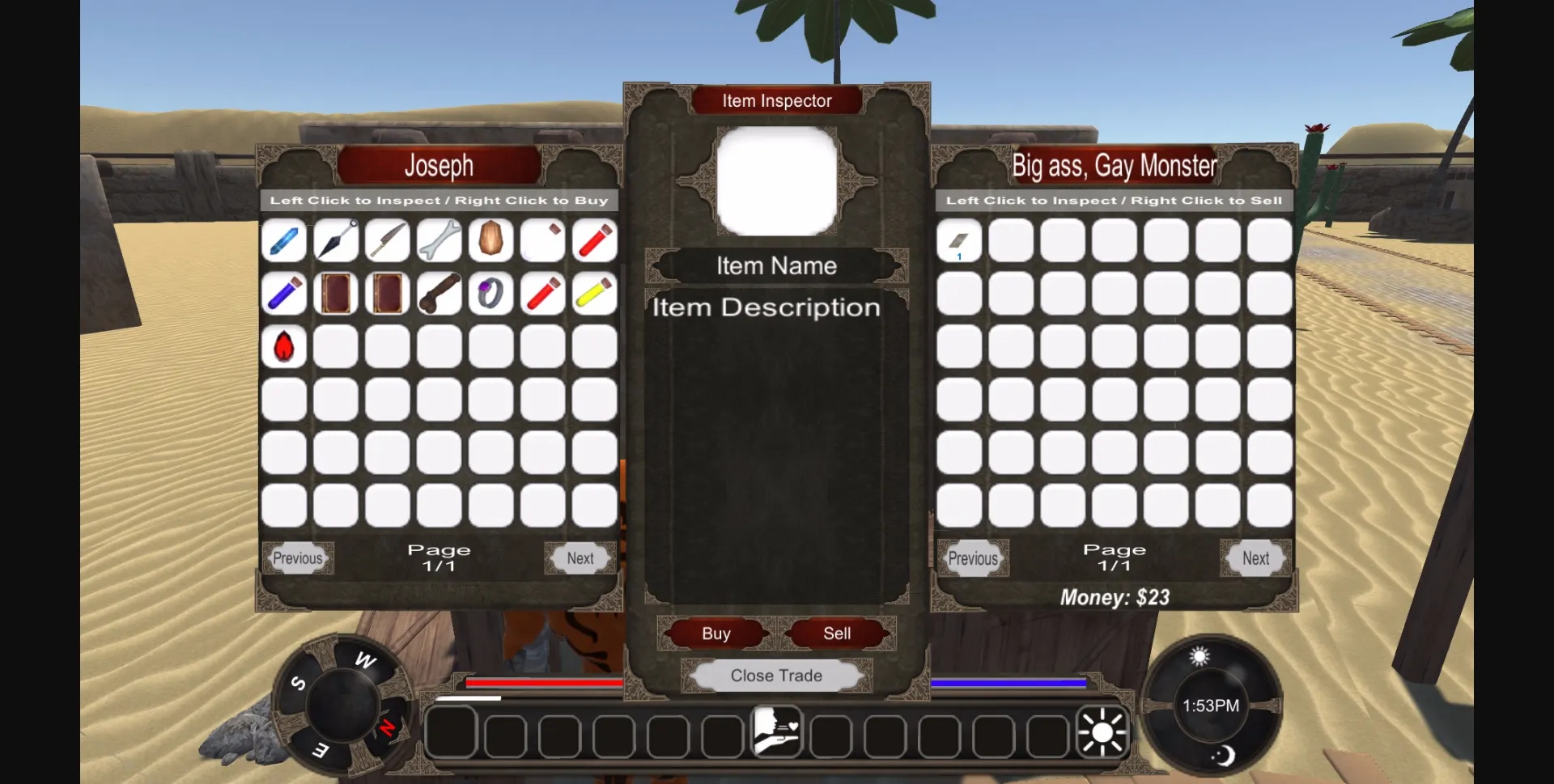
Task: Select the purple gem ring item
Action: [x=491, y=292]
